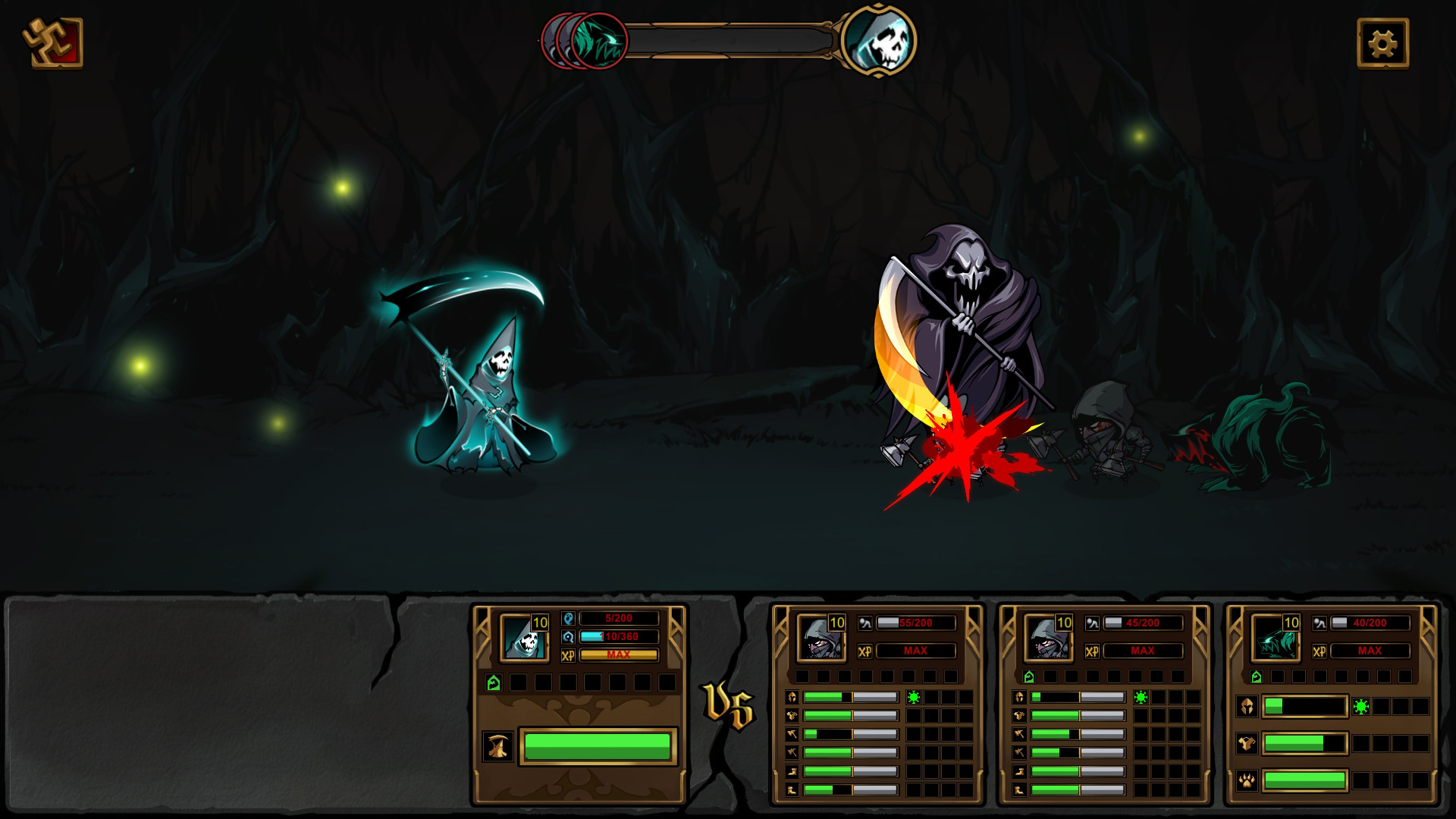Image resolution: width=1456 pixels, height=819 pixels.
Task: Toggle the green plague status icon in first enemy panel
Action: (x=914, y=698)
